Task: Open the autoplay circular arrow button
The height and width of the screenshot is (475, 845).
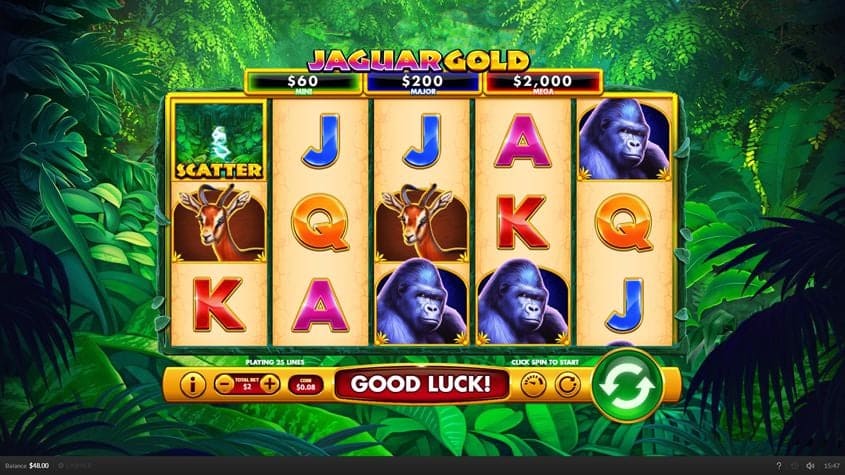Action: 566,384
